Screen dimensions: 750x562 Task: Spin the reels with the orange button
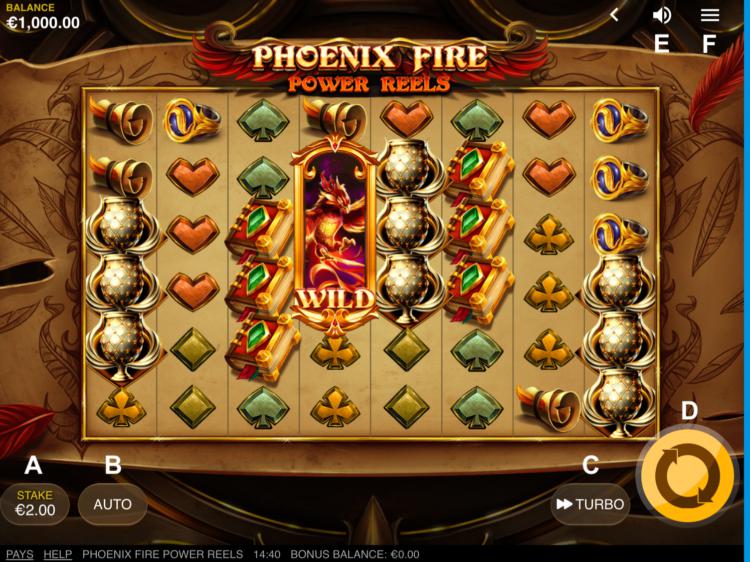pos(686,475)
